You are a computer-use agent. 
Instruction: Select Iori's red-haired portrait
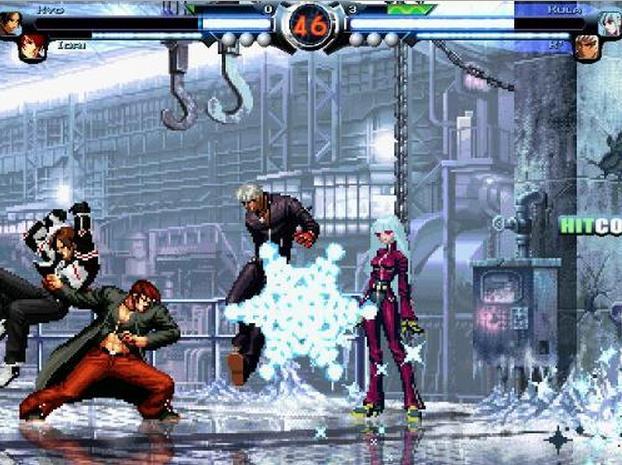click(x=32, y=47)
